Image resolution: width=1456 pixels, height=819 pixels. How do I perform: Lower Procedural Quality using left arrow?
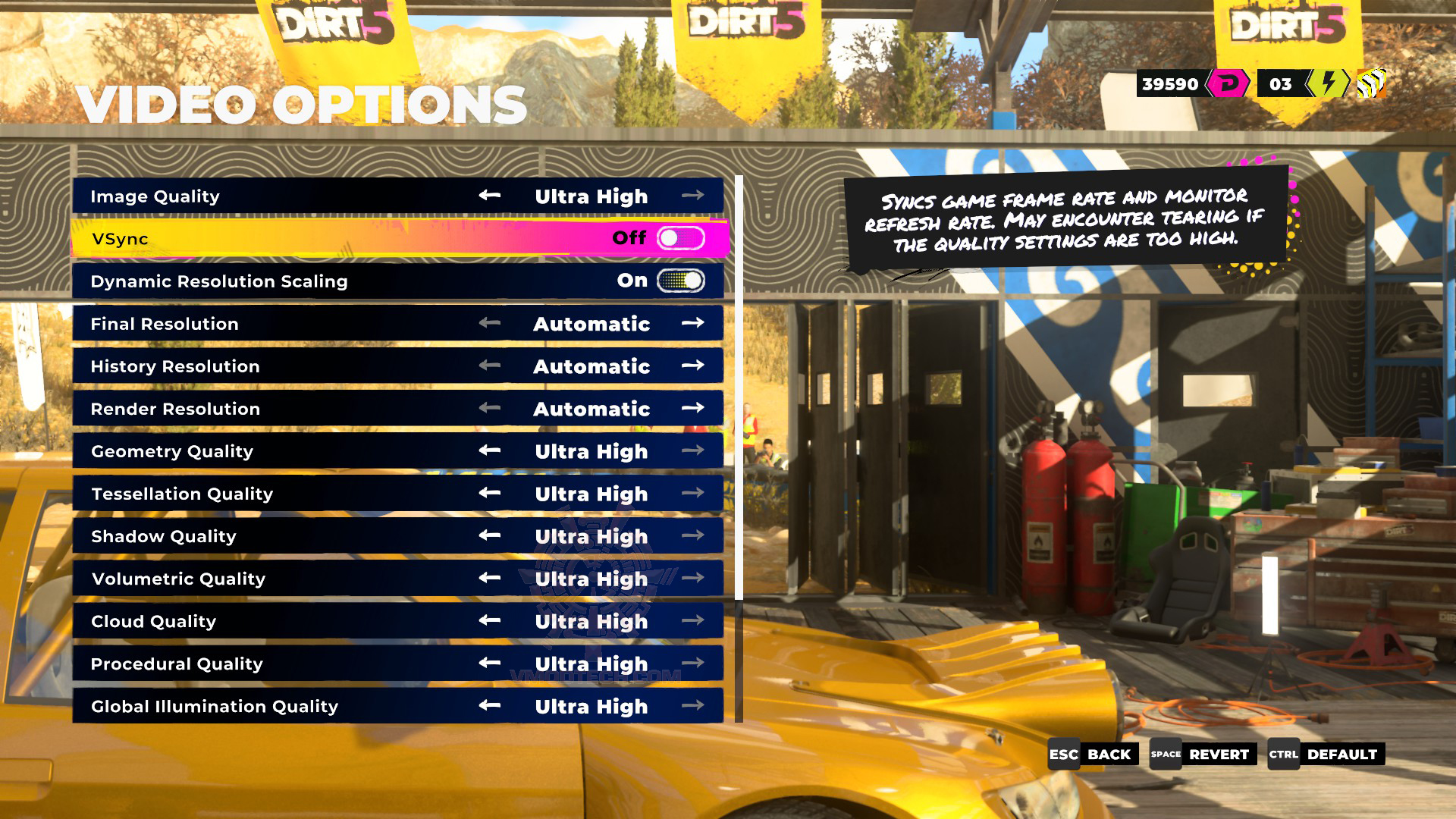click(490, 663)
